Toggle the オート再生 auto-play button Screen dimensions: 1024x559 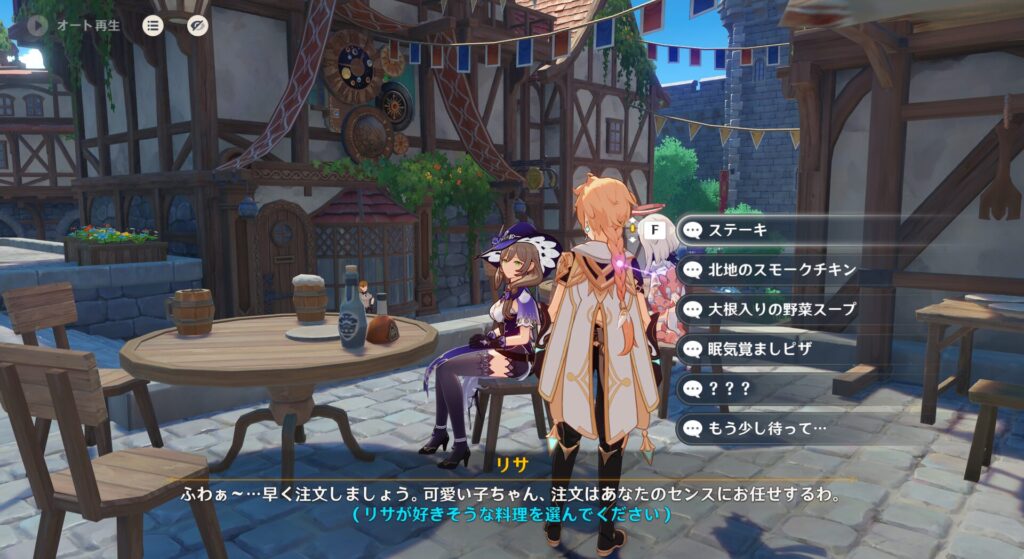coord(39,25)
